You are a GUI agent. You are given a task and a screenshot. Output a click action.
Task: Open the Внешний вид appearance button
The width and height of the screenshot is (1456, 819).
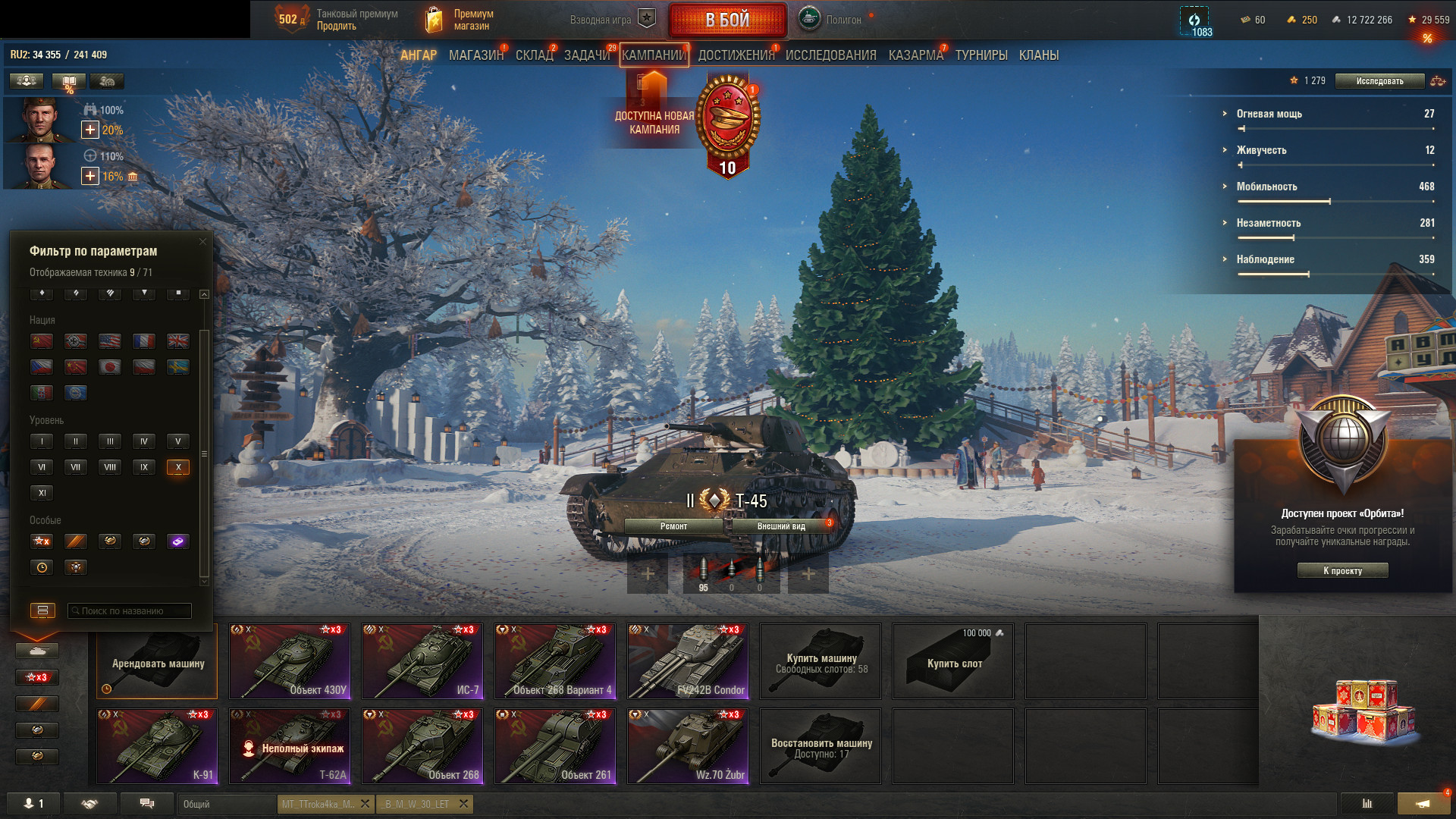tap(781, 526)
